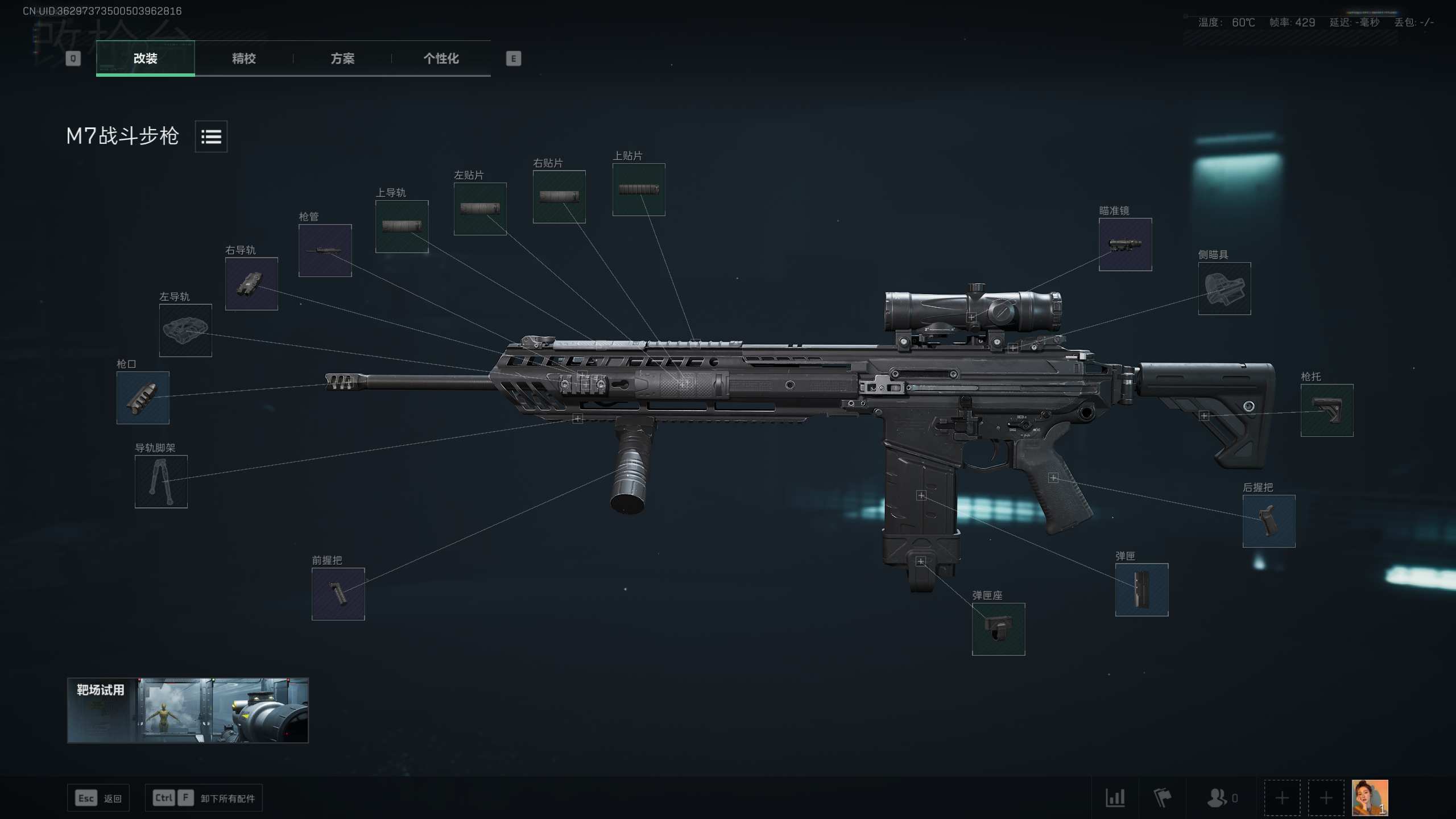Open the list menu beside M7战斗步枪
Image resolution: width=1456 pixels, height=819 pixels.
211,136
